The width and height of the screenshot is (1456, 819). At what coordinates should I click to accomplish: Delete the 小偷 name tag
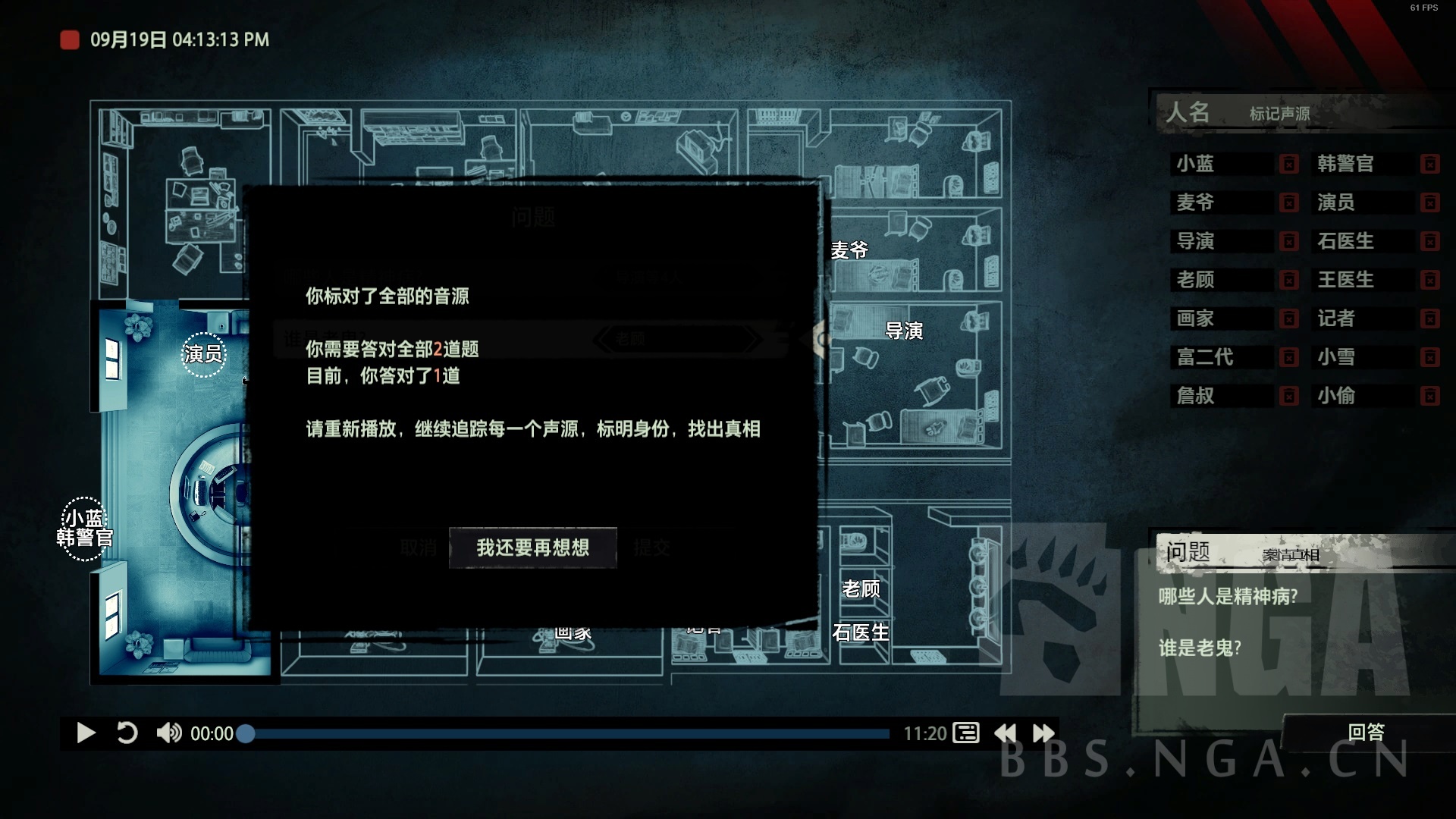pyautogui.click(x=1432, y=396)
